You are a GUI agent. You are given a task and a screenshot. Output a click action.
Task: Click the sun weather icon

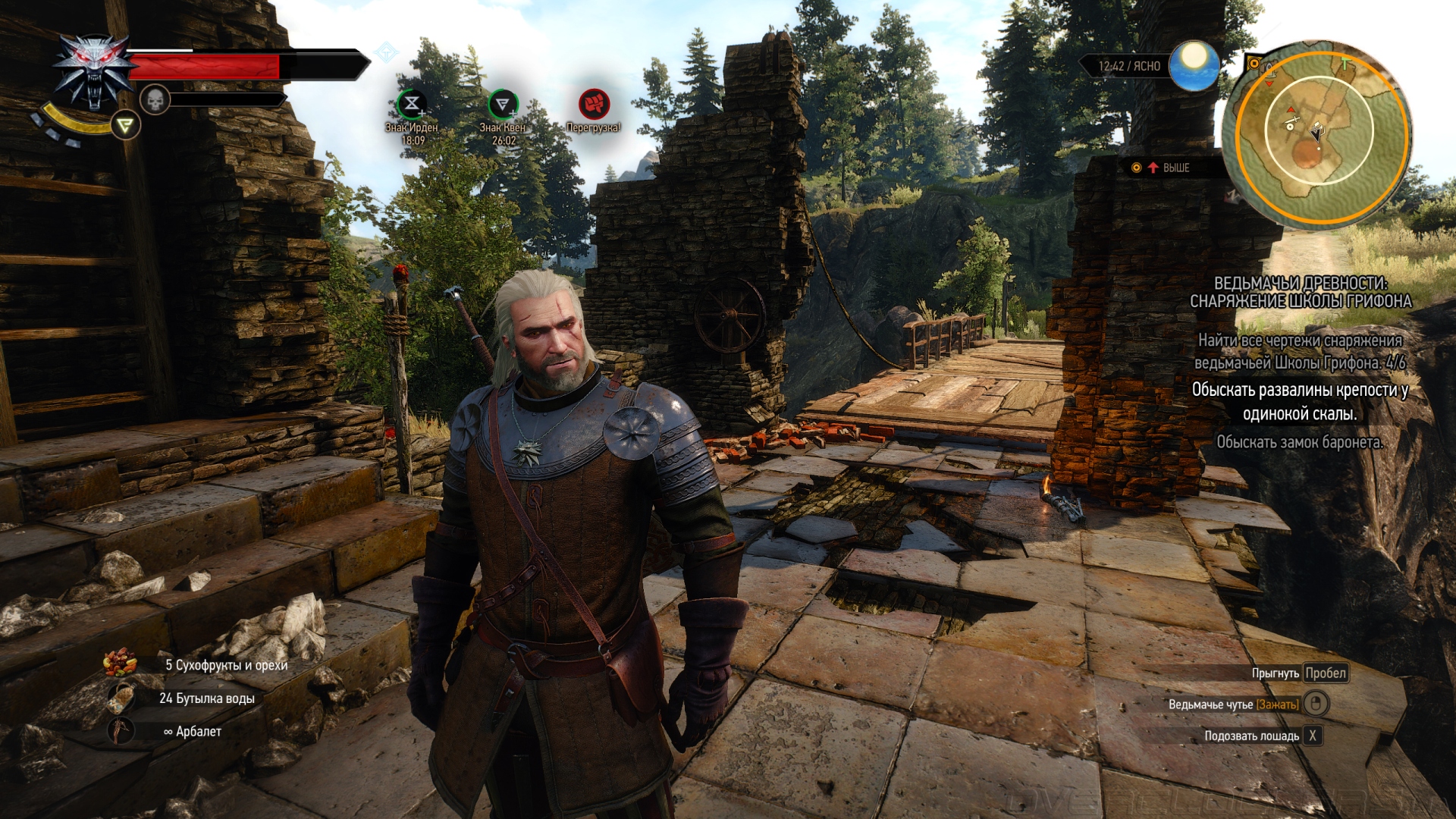click(1194, 64)
